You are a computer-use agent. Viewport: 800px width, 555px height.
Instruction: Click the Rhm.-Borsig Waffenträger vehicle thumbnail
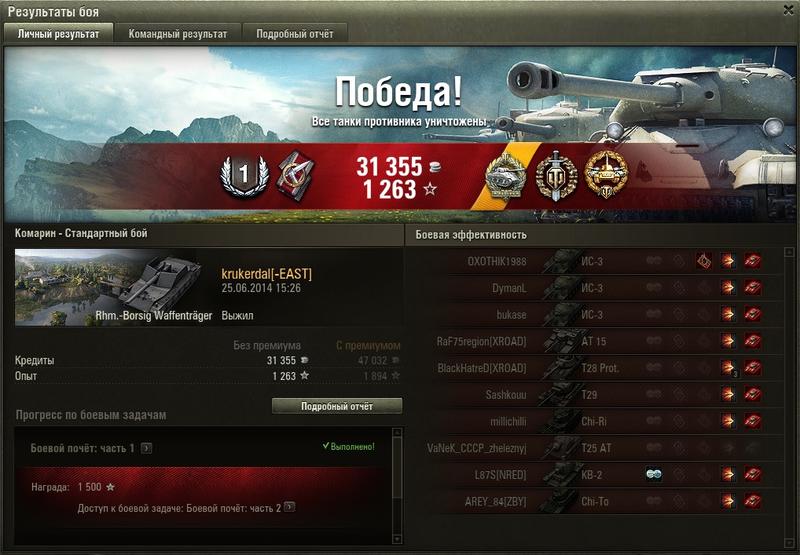pos(115,288)
